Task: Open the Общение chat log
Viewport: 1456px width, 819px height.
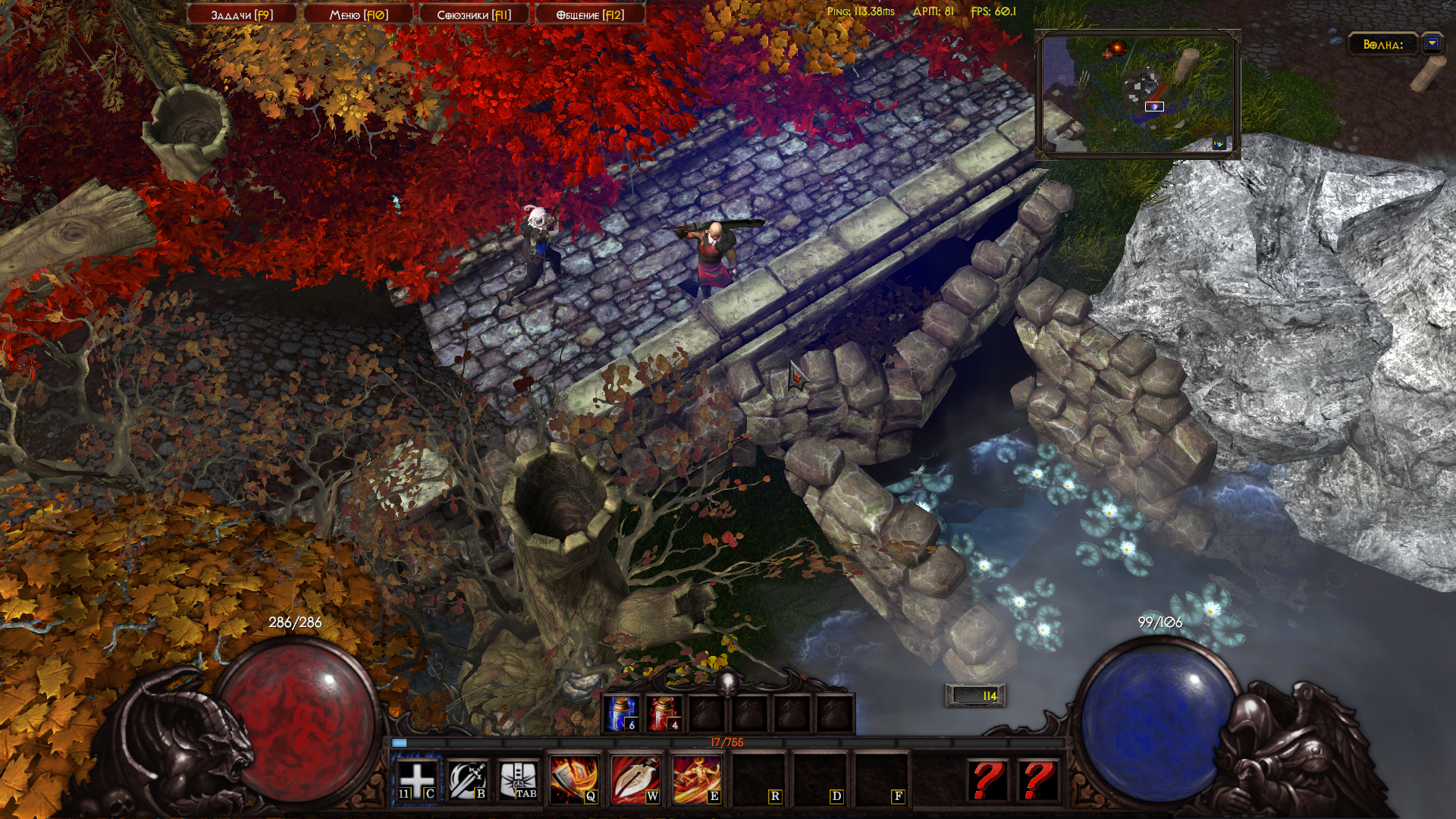Action: click(590, 14)
